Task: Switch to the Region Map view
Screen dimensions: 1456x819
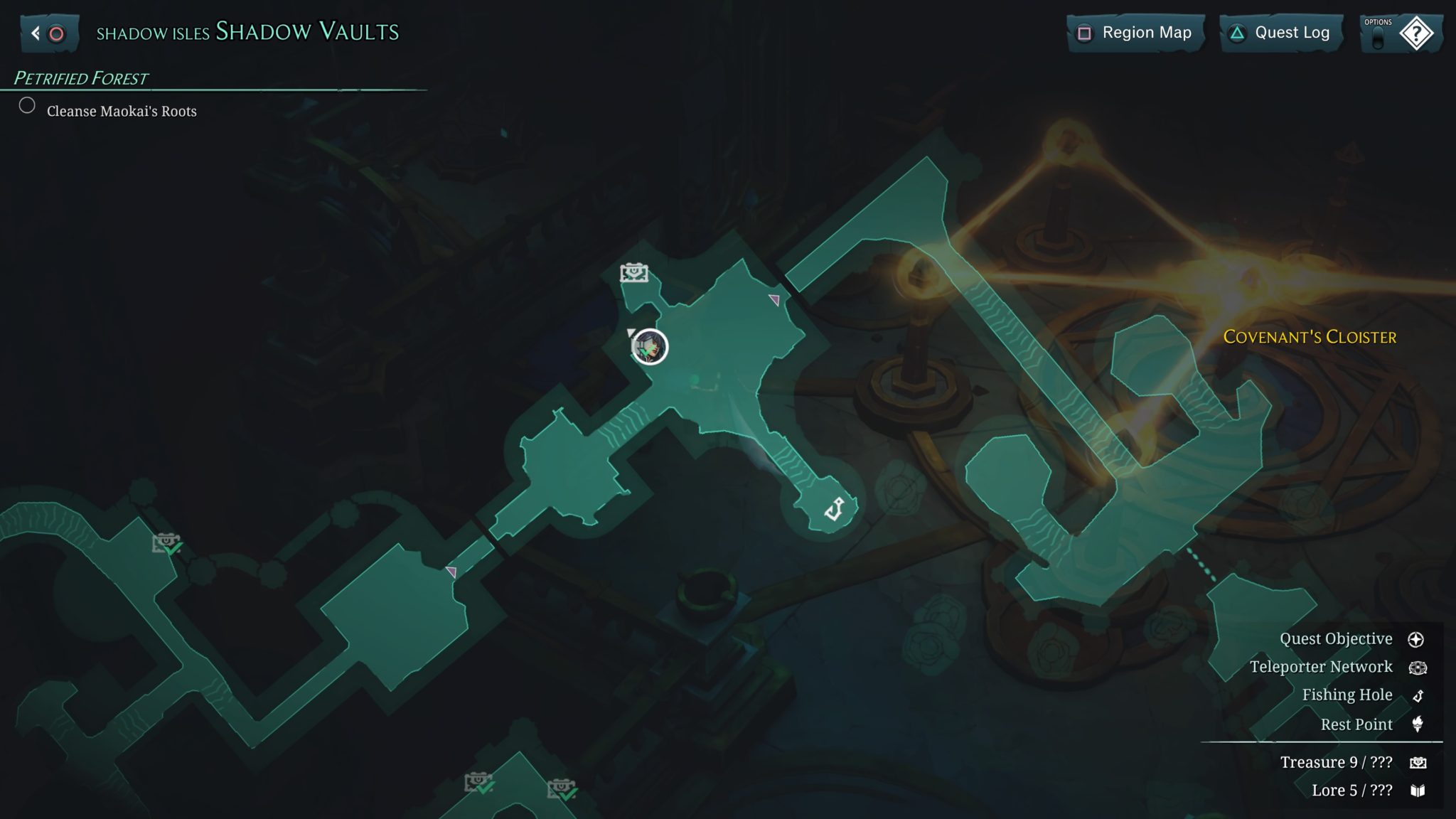Action: click(x=1135, y=32)
